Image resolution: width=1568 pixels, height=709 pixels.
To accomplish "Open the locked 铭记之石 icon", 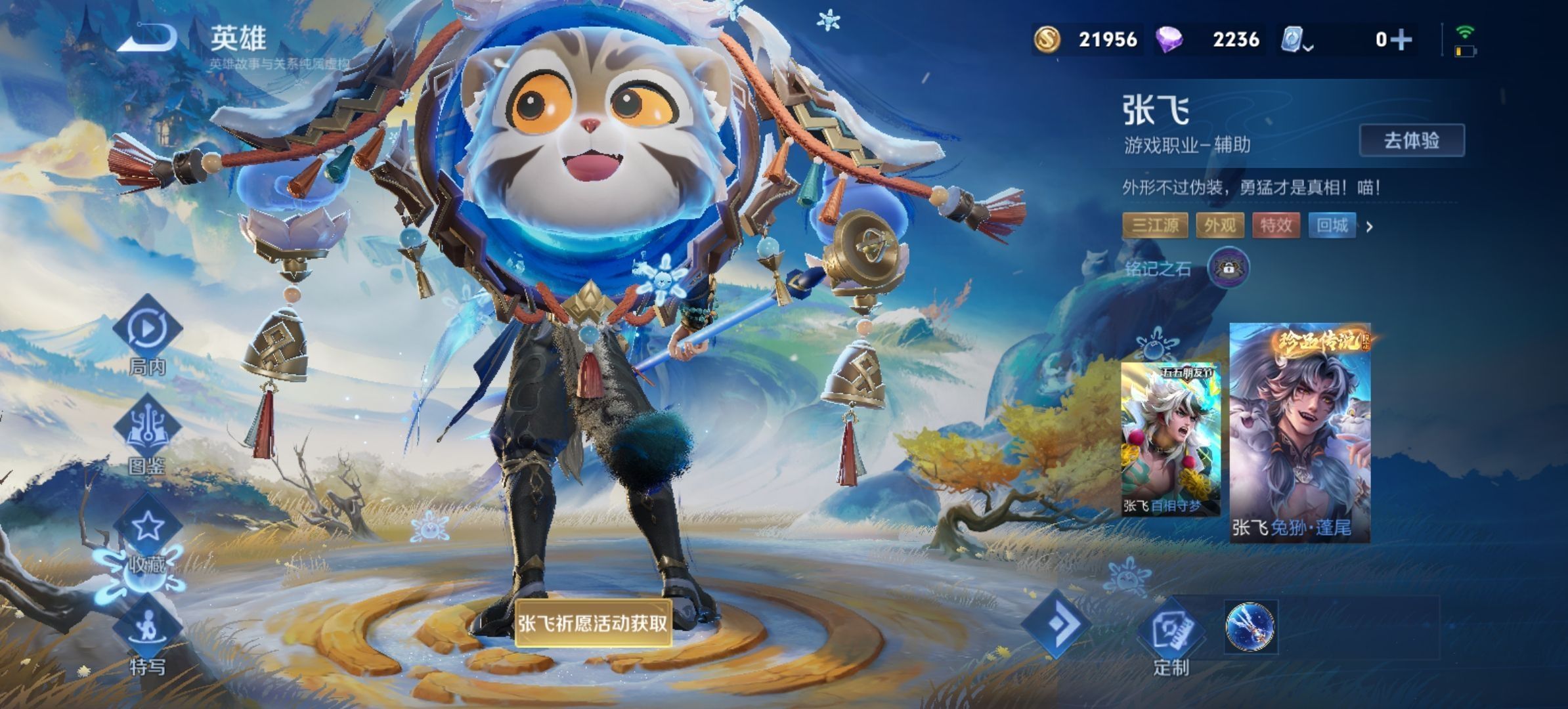I will coord(1228,268).
